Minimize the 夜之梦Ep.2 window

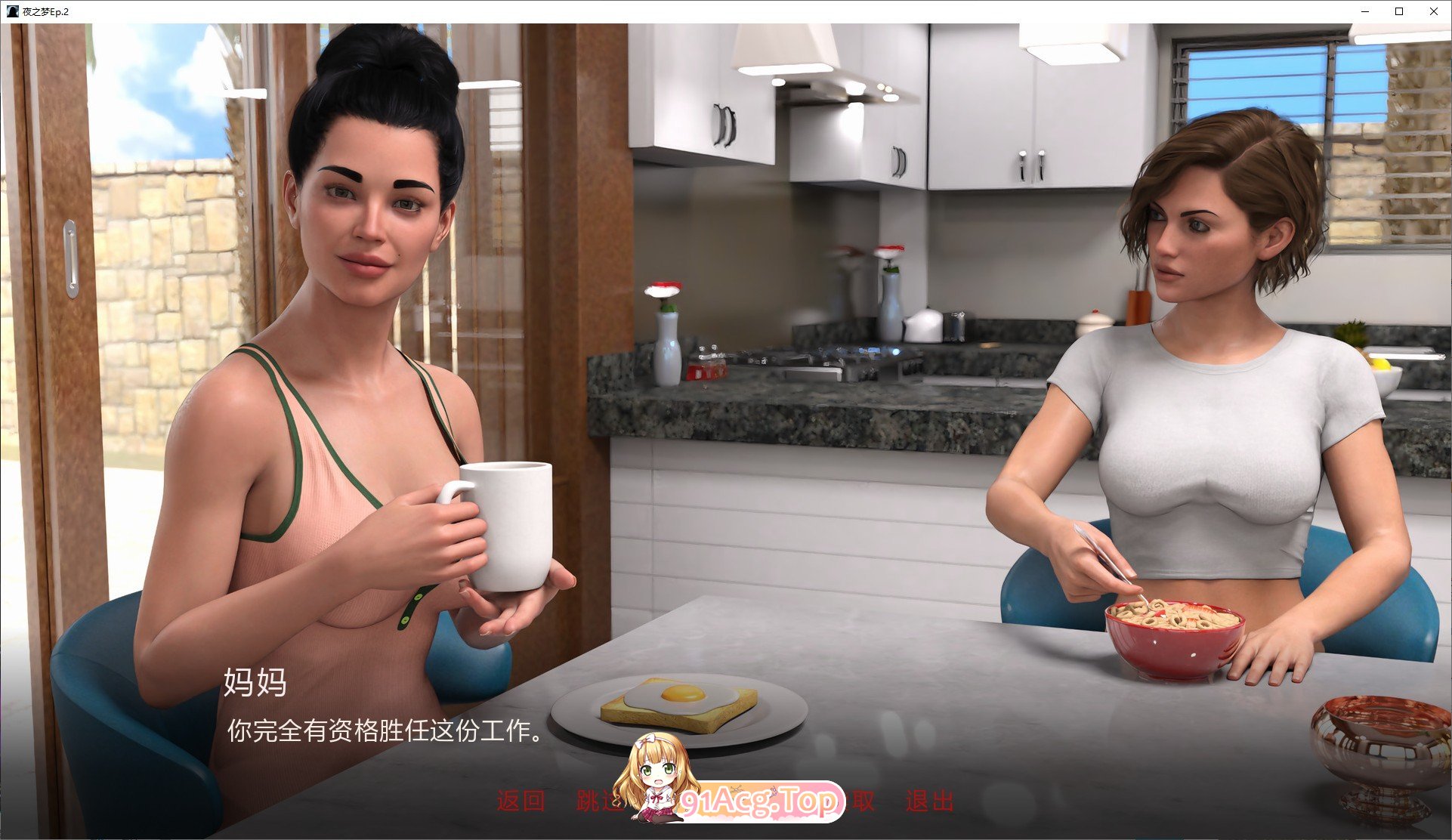[x=1364, y=11]
